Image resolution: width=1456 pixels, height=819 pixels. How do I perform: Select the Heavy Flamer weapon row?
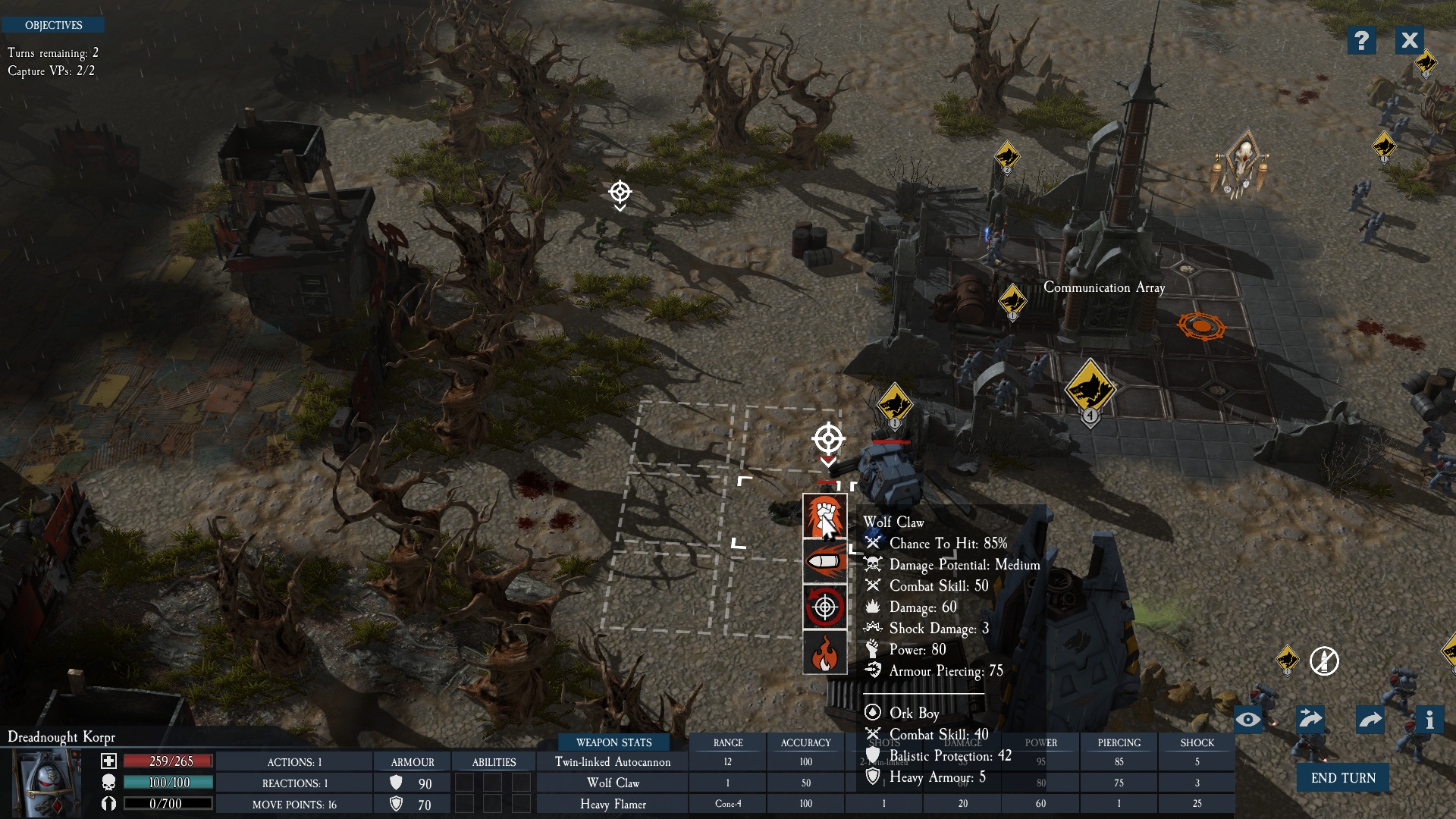(x=613, y=804)
